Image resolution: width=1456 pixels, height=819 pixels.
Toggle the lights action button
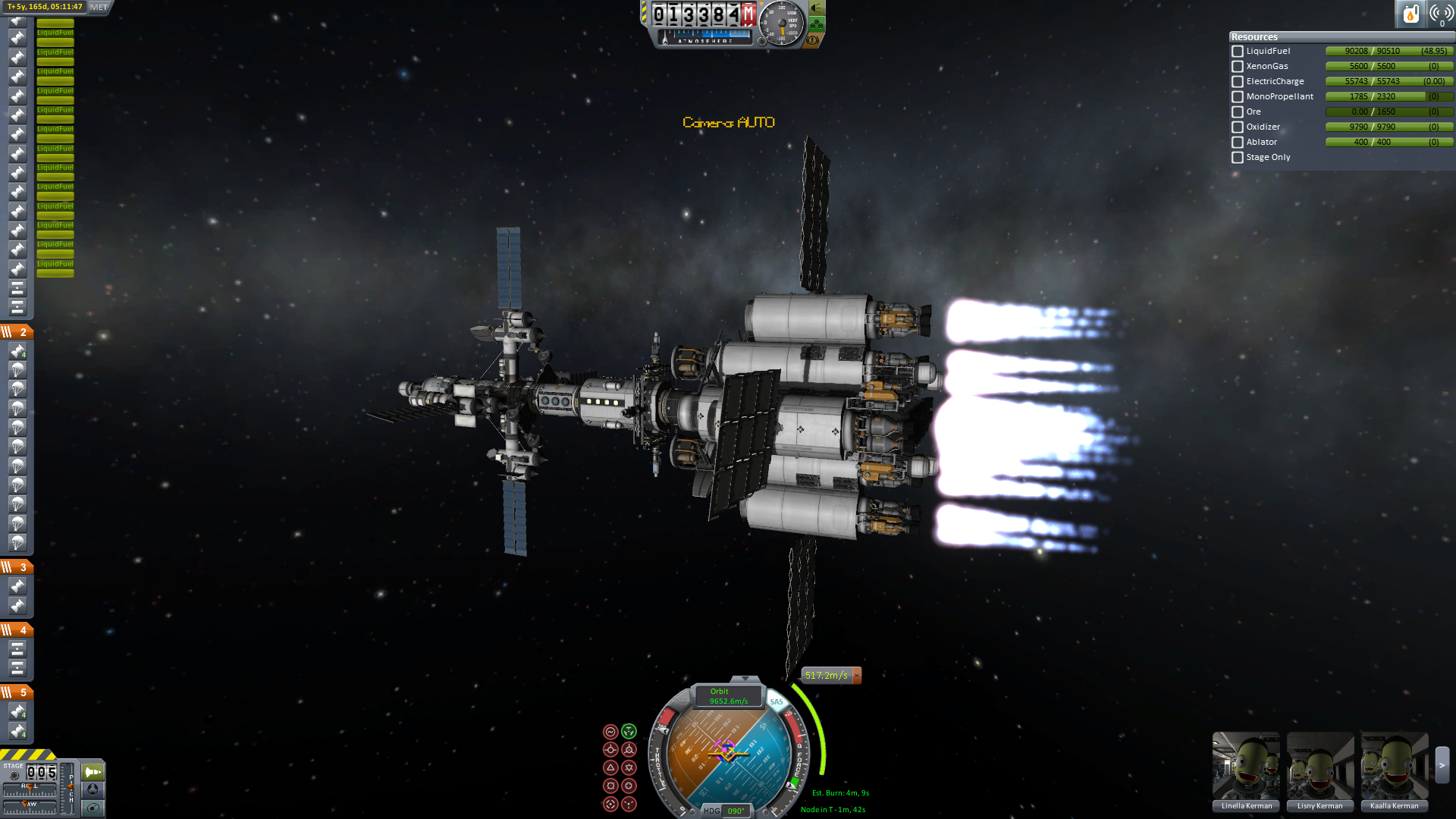[x=817, y=8]
